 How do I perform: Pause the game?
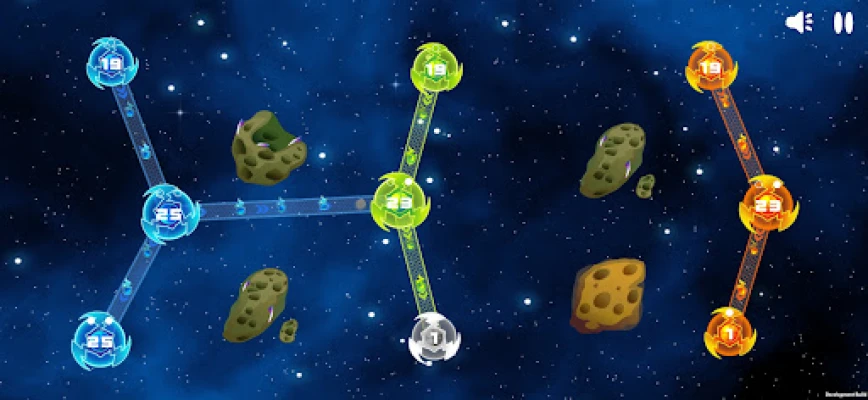(843, 22)
